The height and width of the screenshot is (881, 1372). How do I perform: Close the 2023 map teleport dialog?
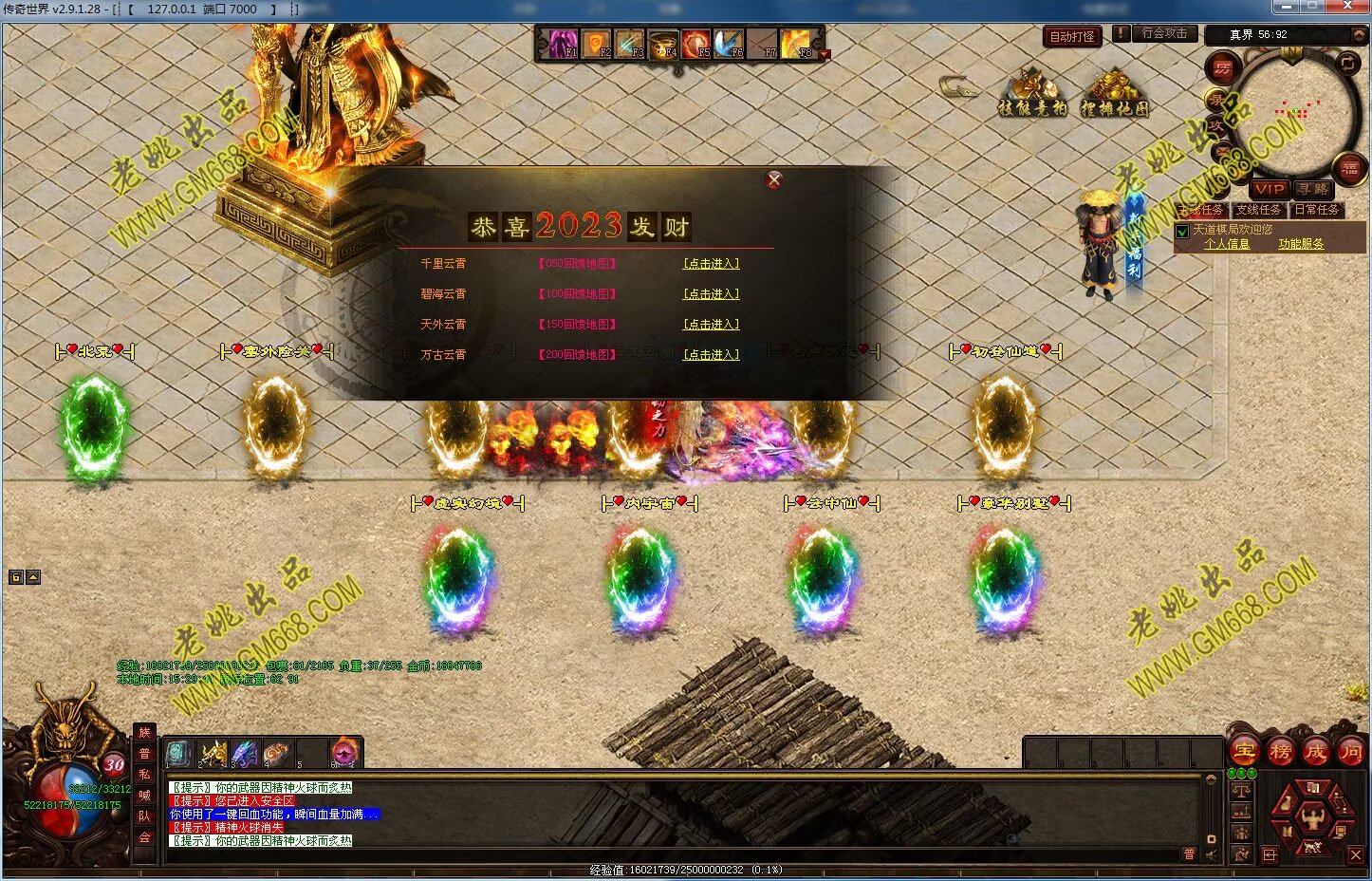point(774,179)
